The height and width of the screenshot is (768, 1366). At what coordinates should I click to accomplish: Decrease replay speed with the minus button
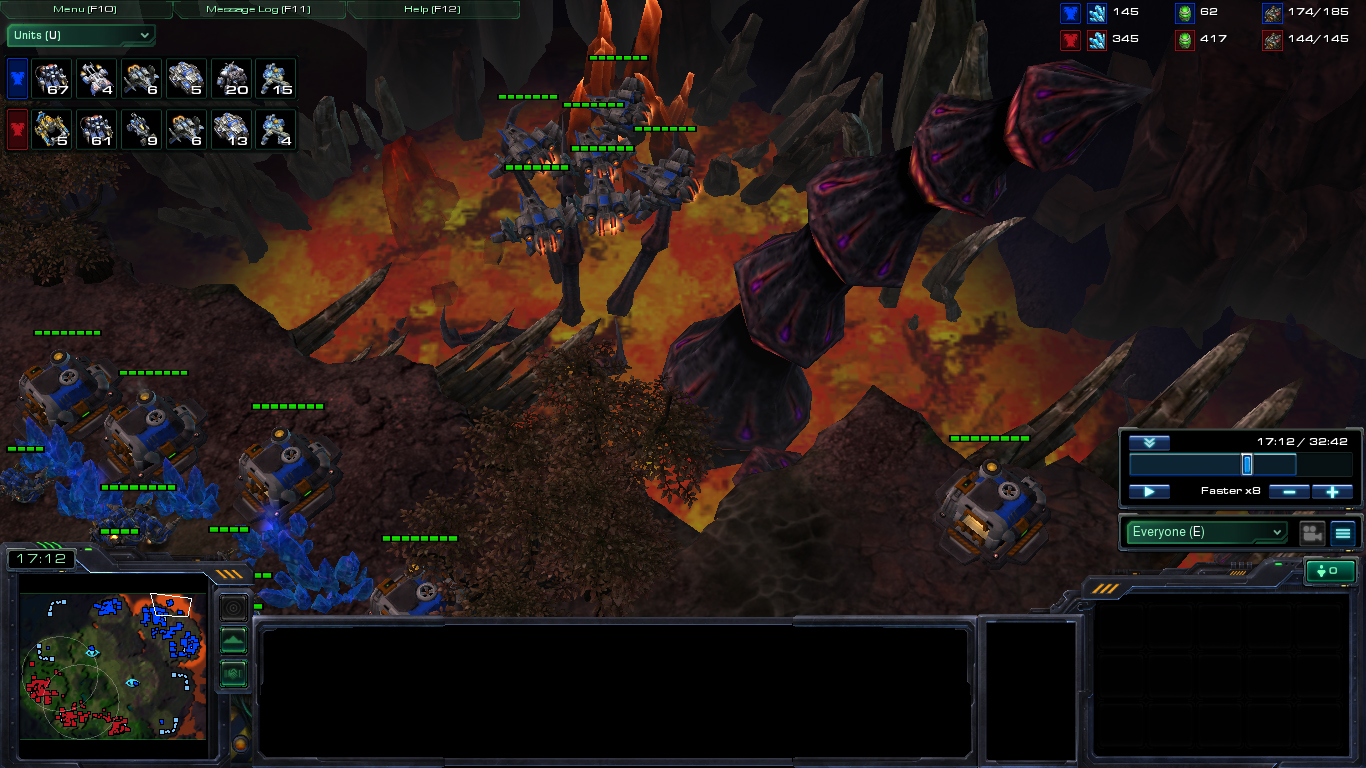[1289, 492]
